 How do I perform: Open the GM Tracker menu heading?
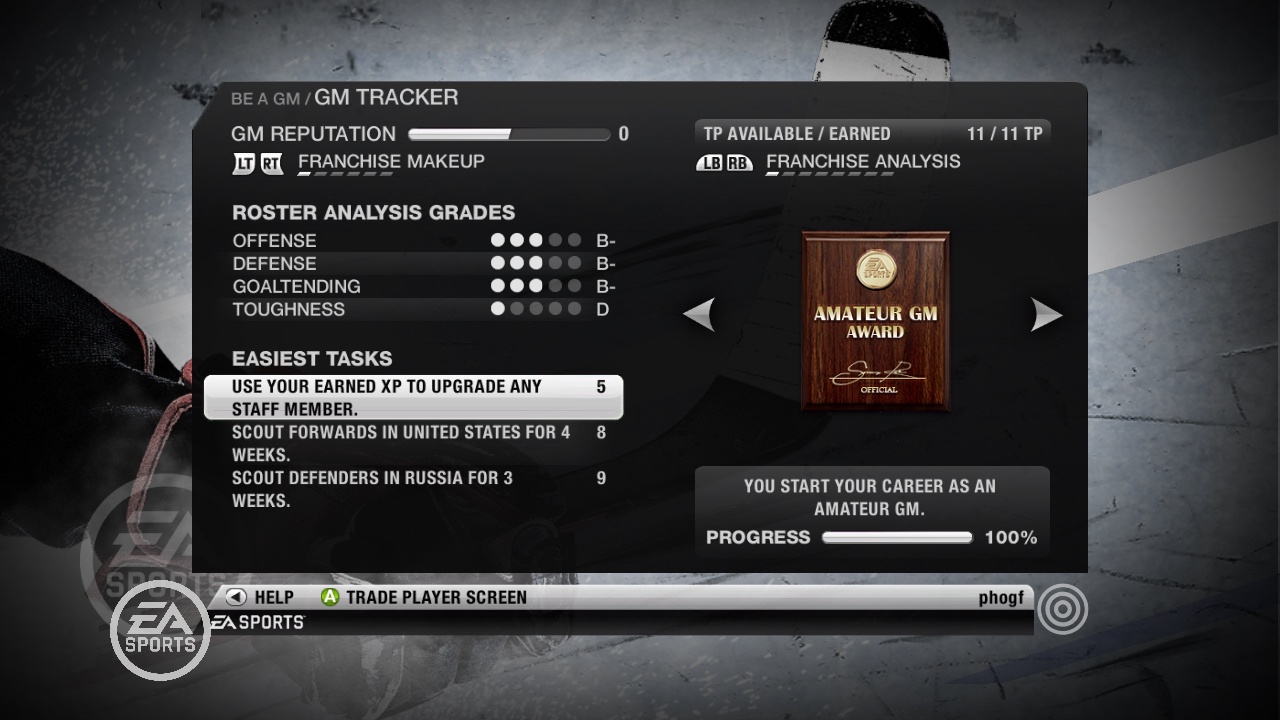pos(386,97)
